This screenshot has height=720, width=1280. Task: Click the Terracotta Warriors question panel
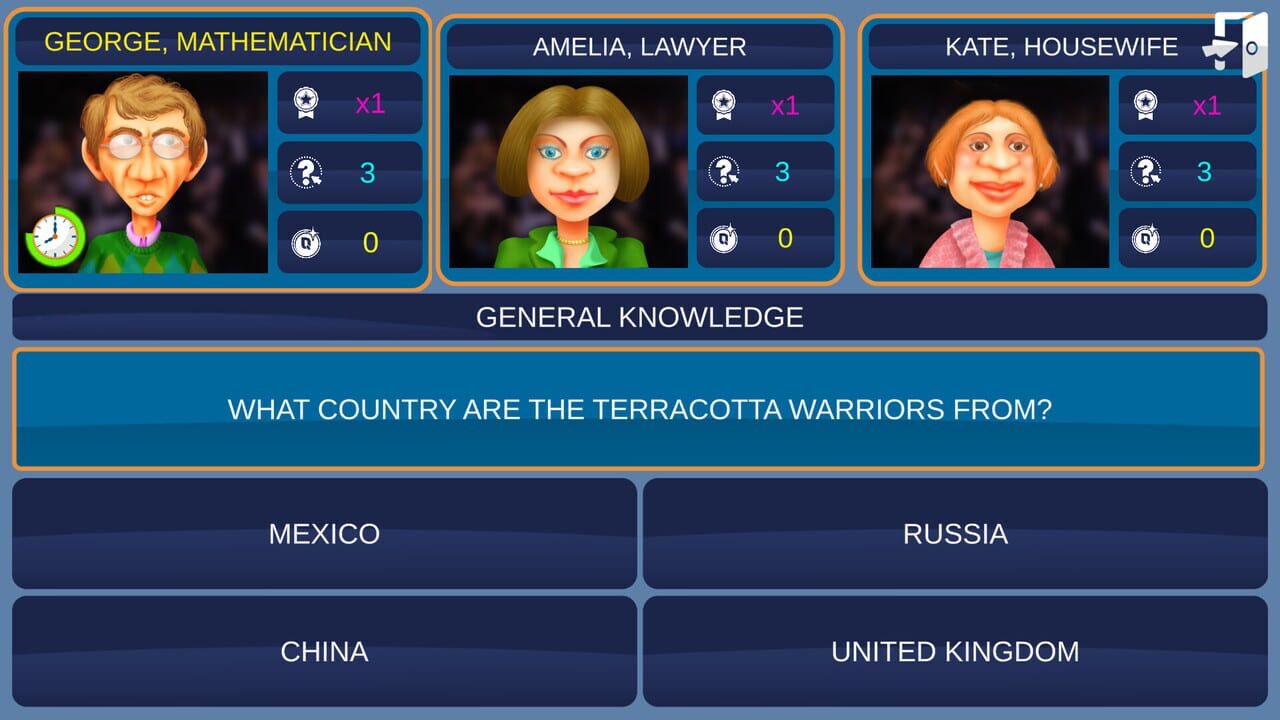point(640,408)
